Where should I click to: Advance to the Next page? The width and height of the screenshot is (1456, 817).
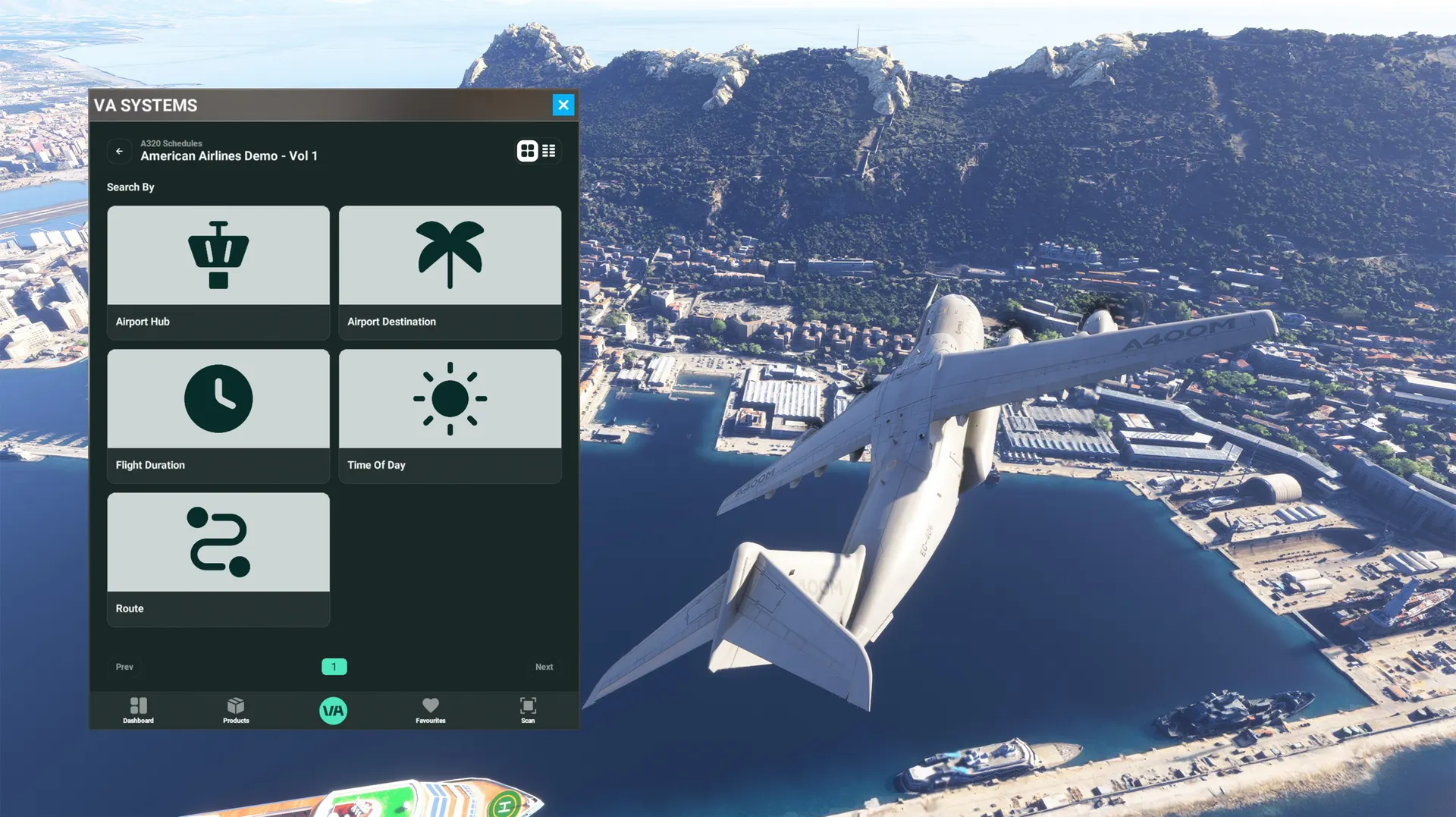click(x=544, y=667)
